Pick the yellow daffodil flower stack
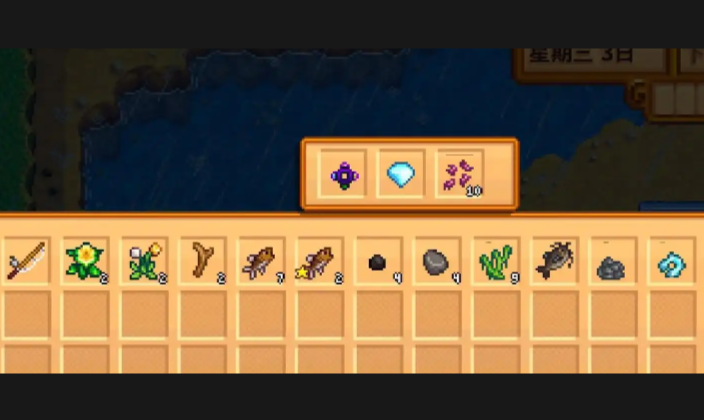704x420 pixels. pyautogui.click(x=84, y=263)
